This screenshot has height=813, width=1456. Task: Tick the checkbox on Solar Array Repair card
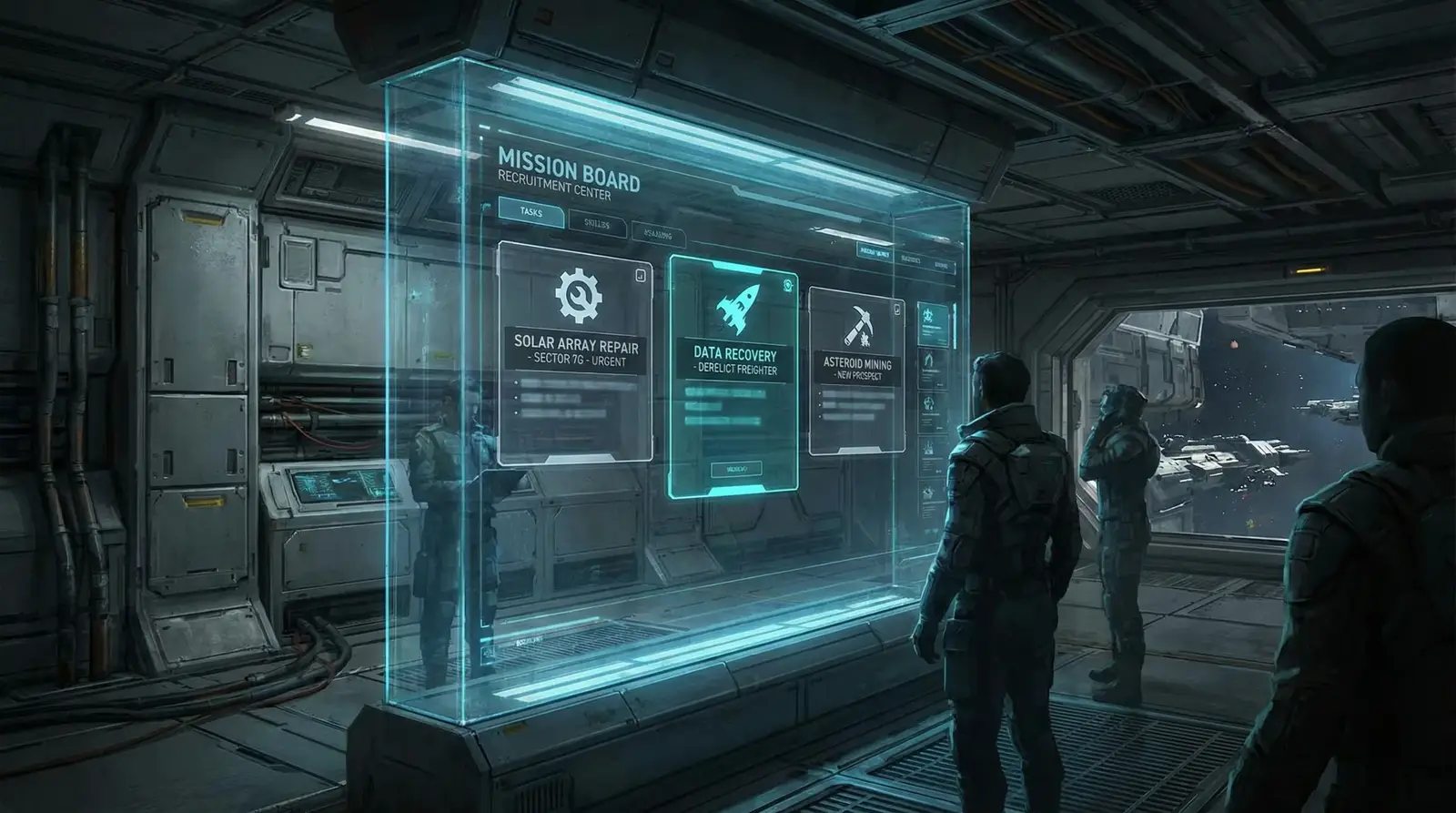pos(640,274)
